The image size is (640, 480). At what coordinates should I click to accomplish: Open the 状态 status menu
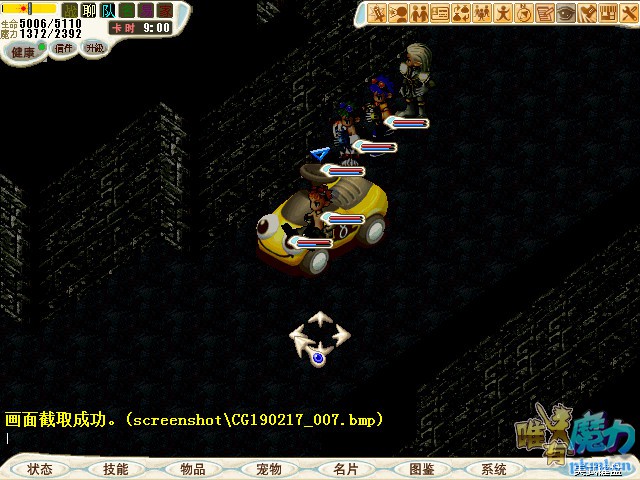(x=40, y=468)
